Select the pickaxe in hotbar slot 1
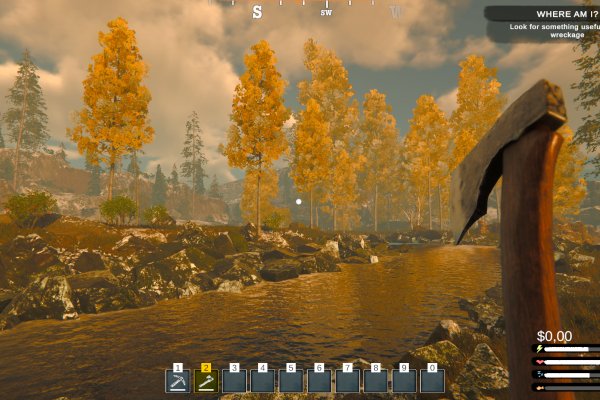The image size is (600, 400). click(x=178, y=381)
